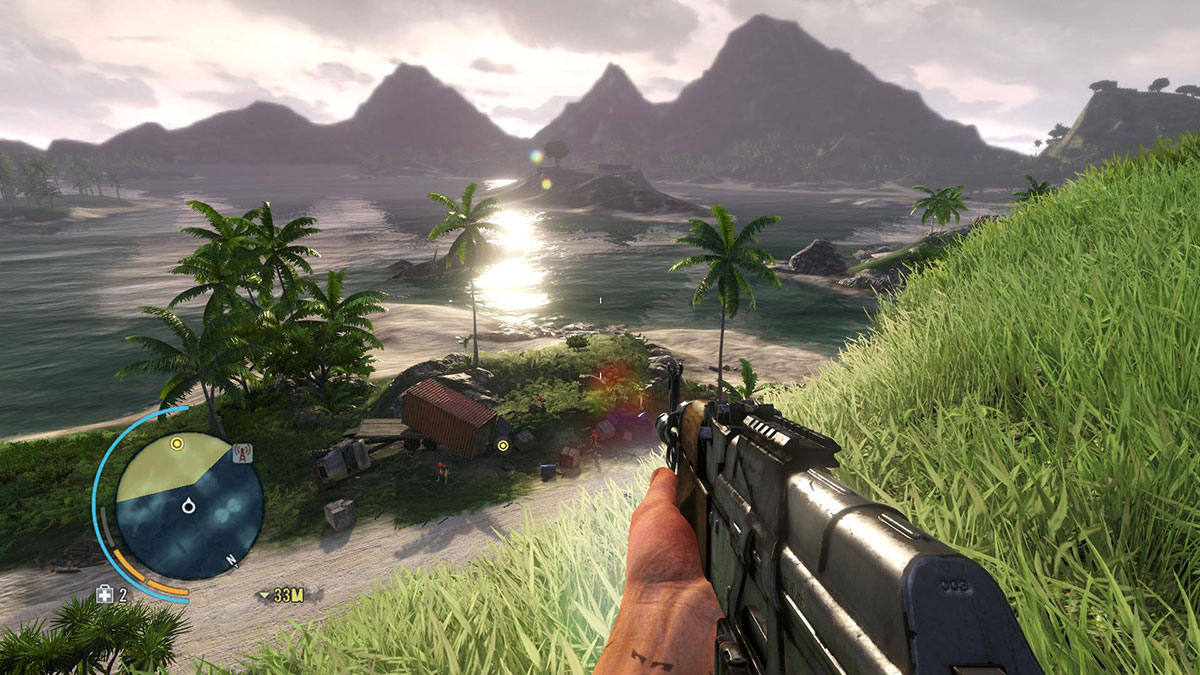
Task: Click the white player arrow on the minimap
Action: pos(188,508)
